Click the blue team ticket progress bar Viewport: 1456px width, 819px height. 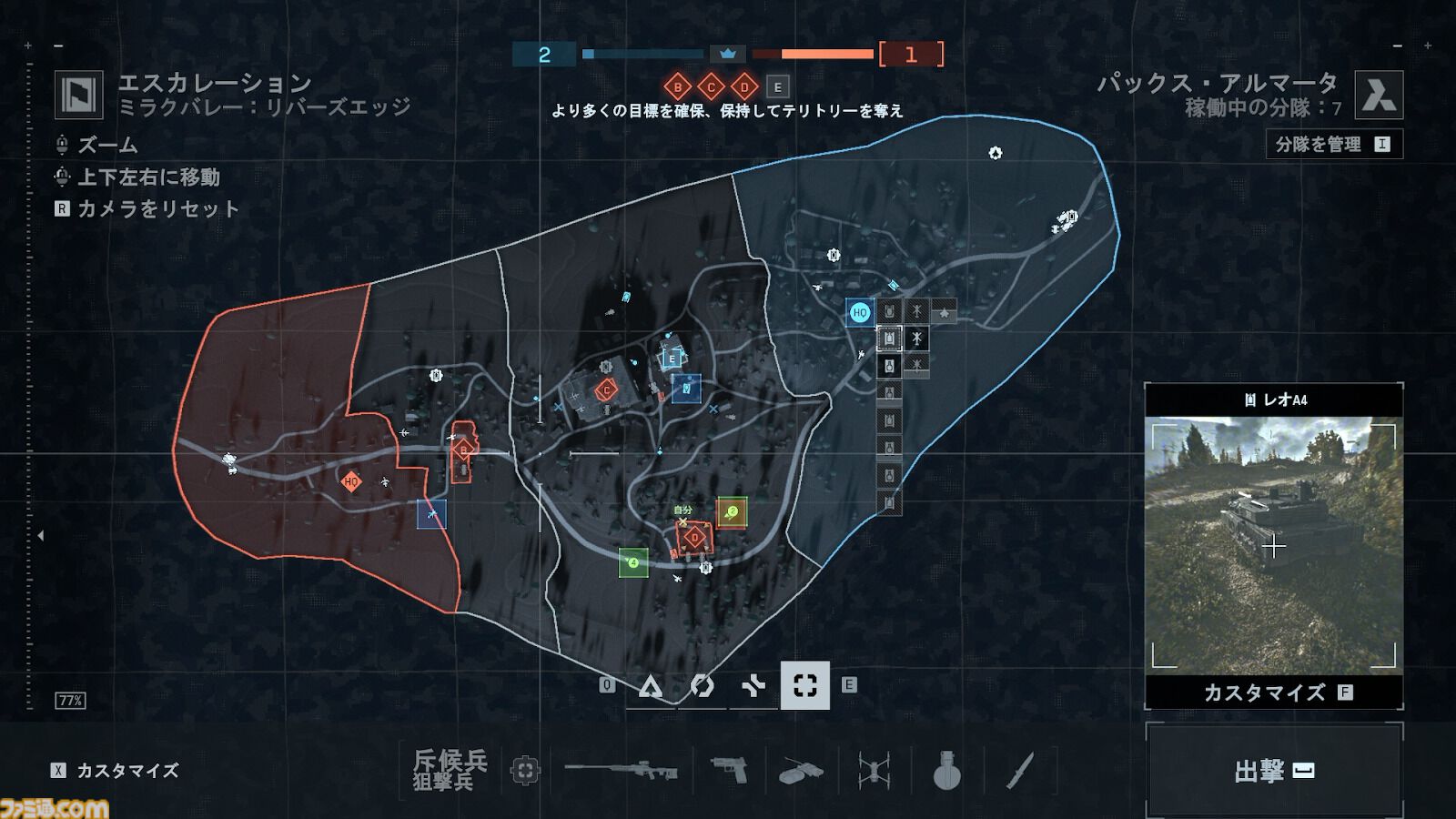[x=643, y=55]
